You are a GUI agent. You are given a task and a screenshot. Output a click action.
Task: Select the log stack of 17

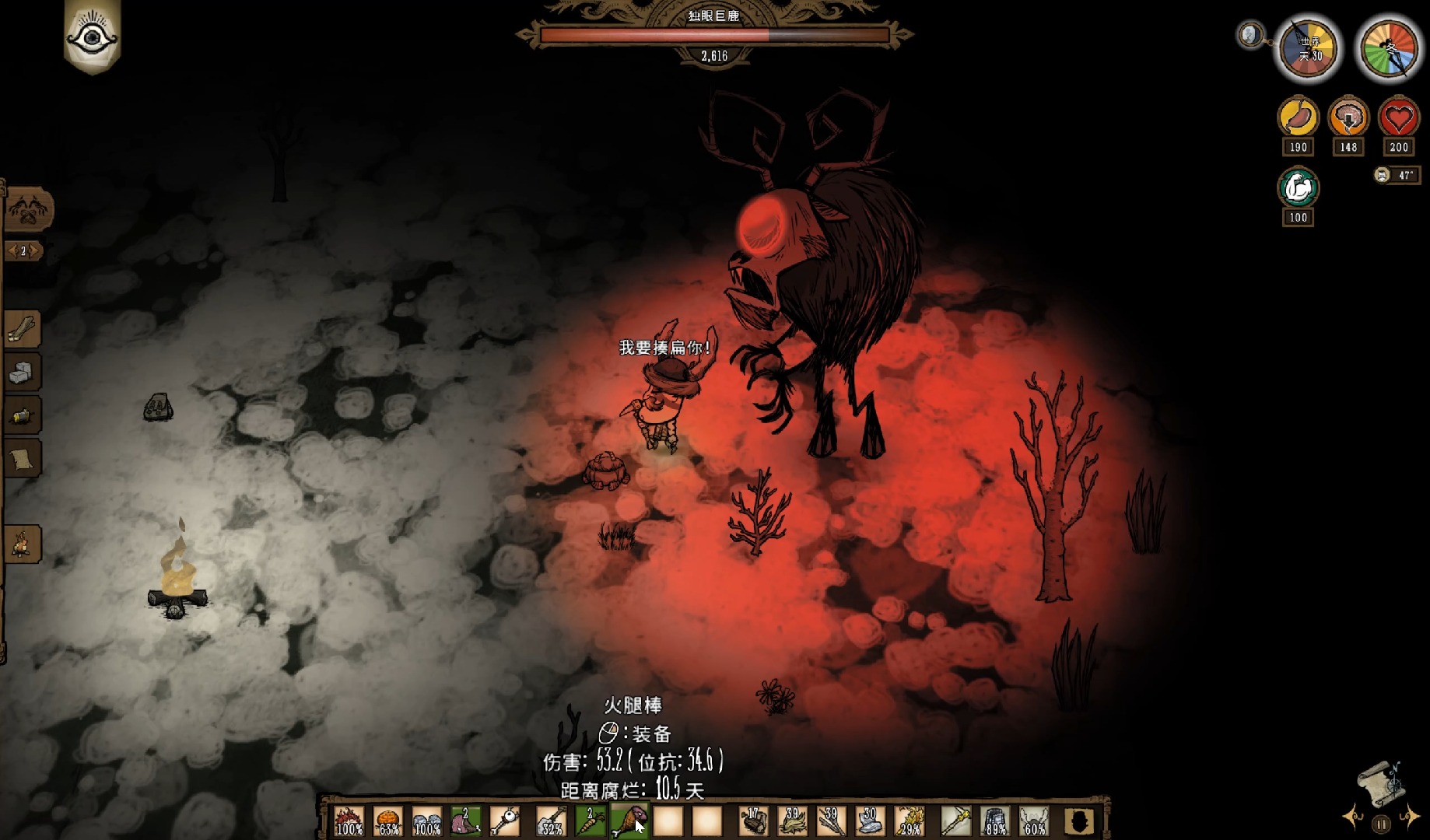[753, 821]
